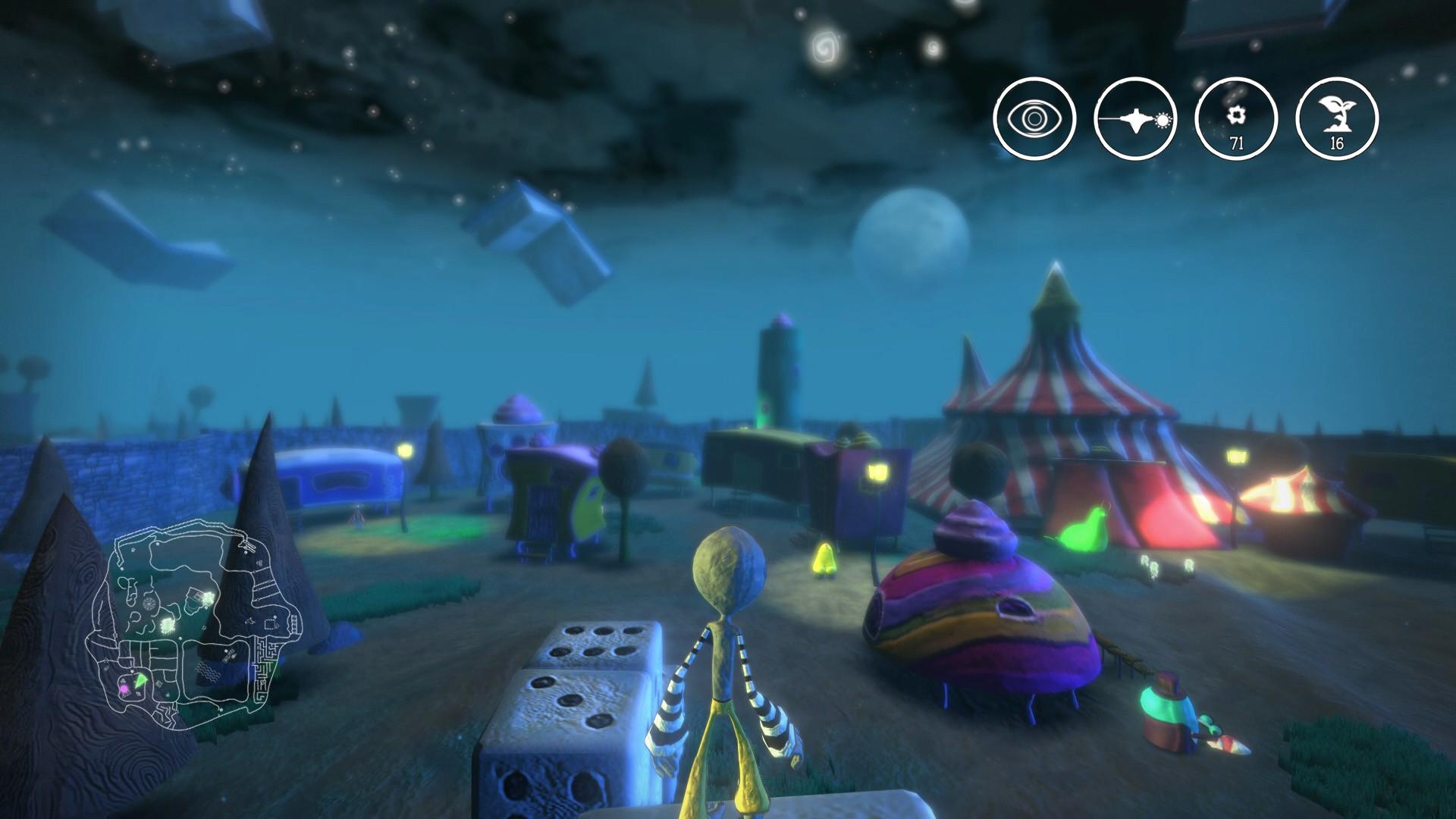The height and width of the screenshot is (819, 1456).
Task: Click the green player arrow on the minimap
Action: click(140, 681)
